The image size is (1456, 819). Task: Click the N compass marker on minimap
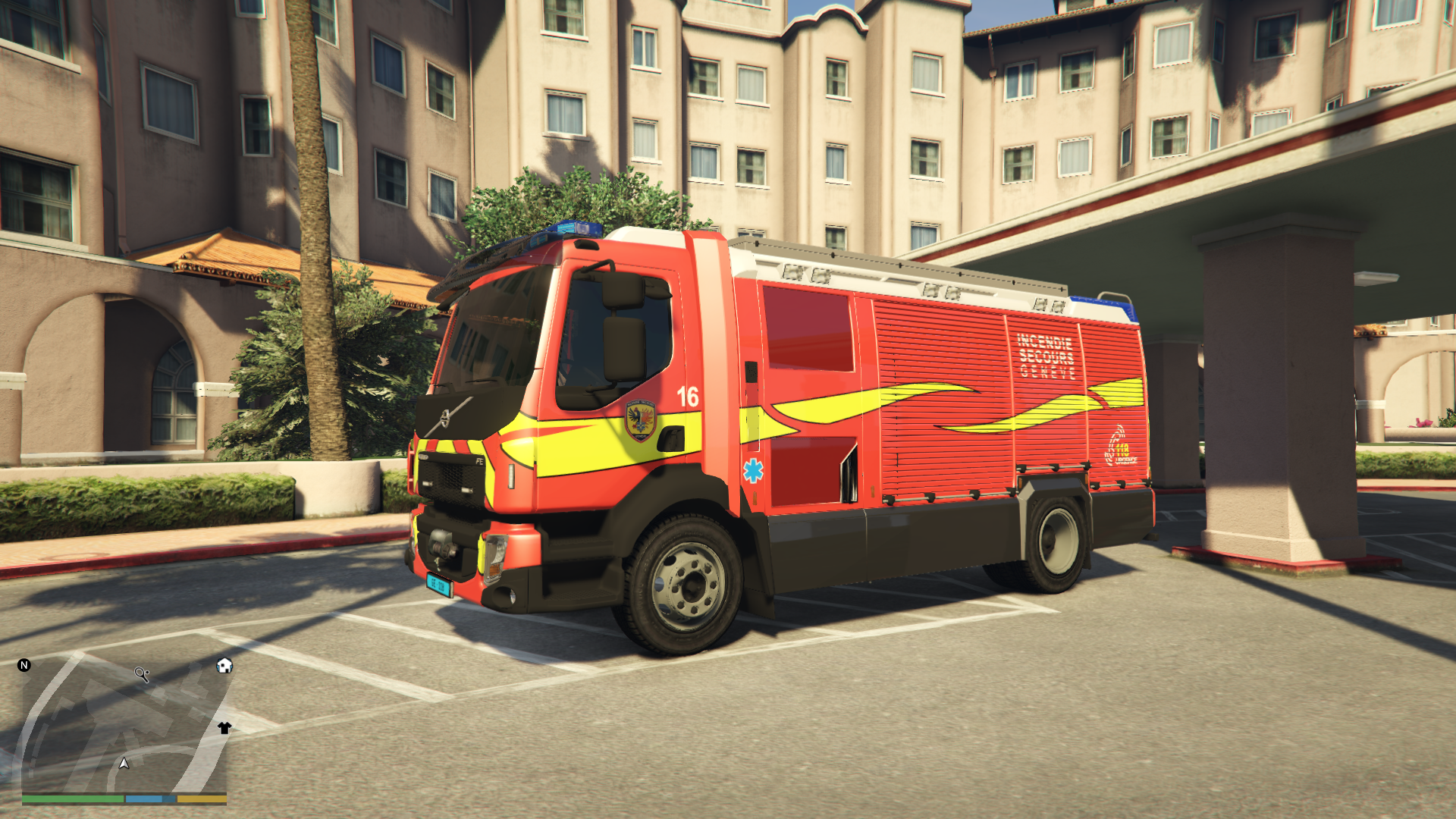pyautogui.click(x=24, y=666)
